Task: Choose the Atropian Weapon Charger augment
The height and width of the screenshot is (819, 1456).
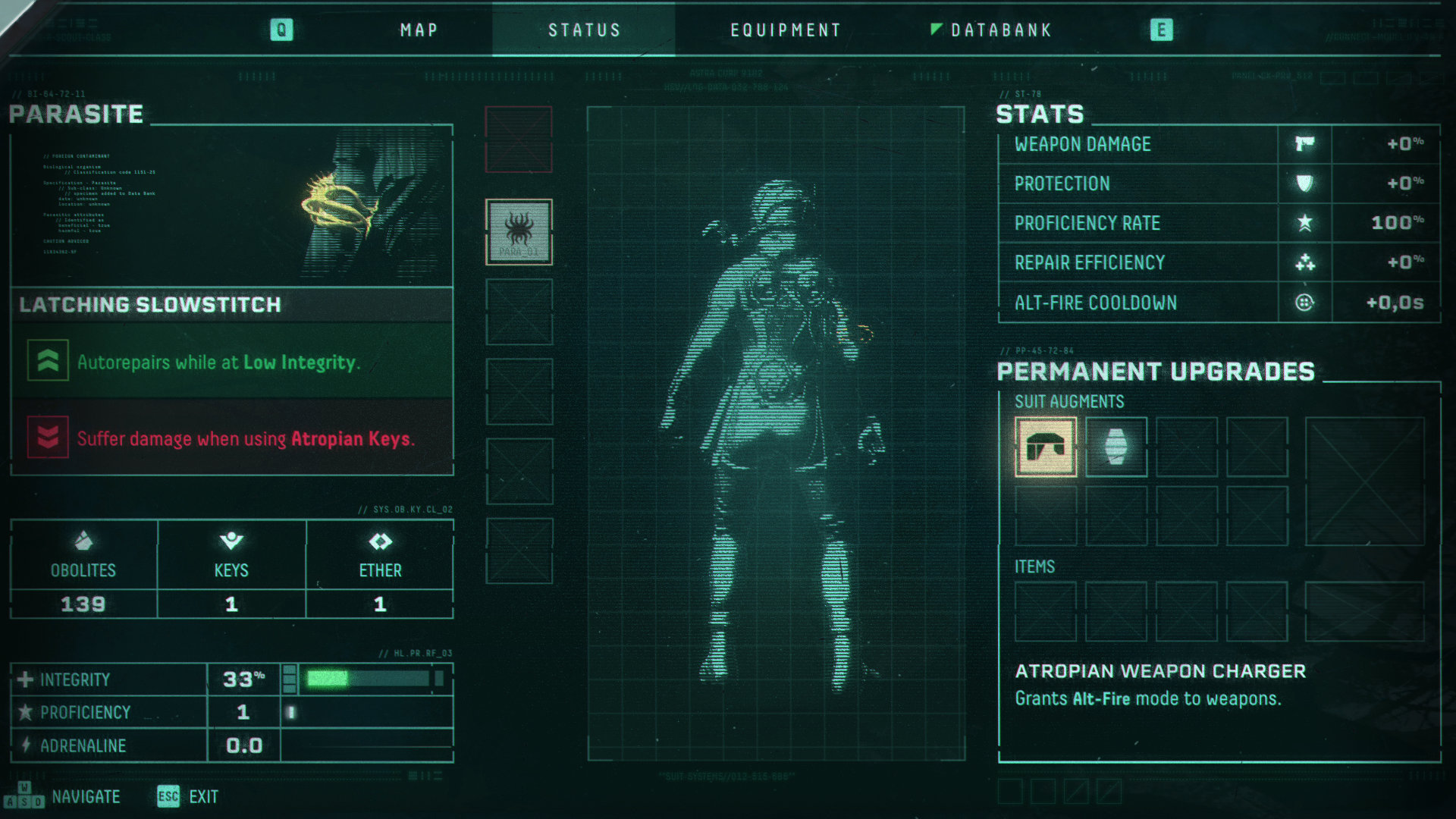Action: click(1046, 447)
